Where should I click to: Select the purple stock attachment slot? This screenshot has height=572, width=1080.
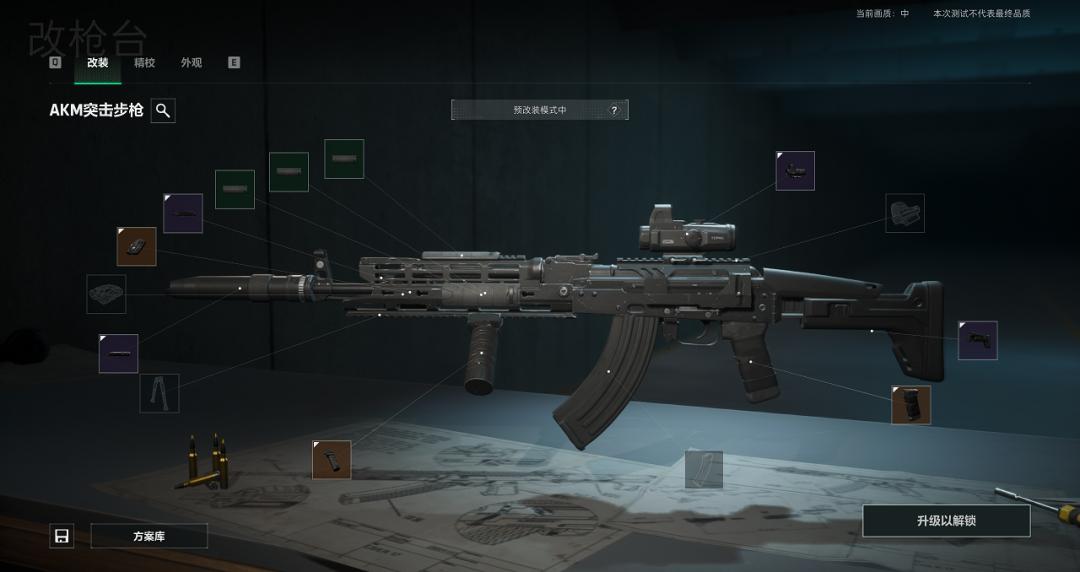(x=977, y=340)
